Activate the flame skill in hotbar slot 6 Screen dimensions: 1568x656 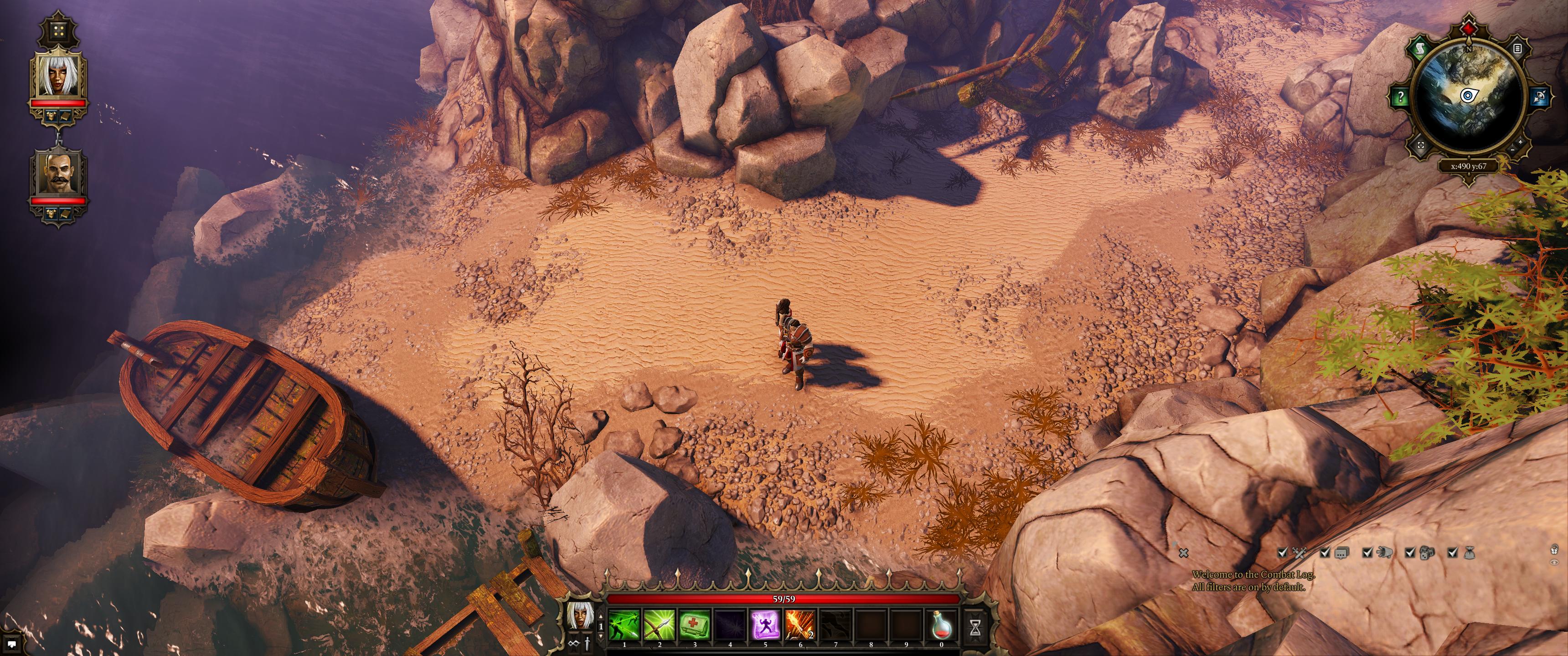800,625
